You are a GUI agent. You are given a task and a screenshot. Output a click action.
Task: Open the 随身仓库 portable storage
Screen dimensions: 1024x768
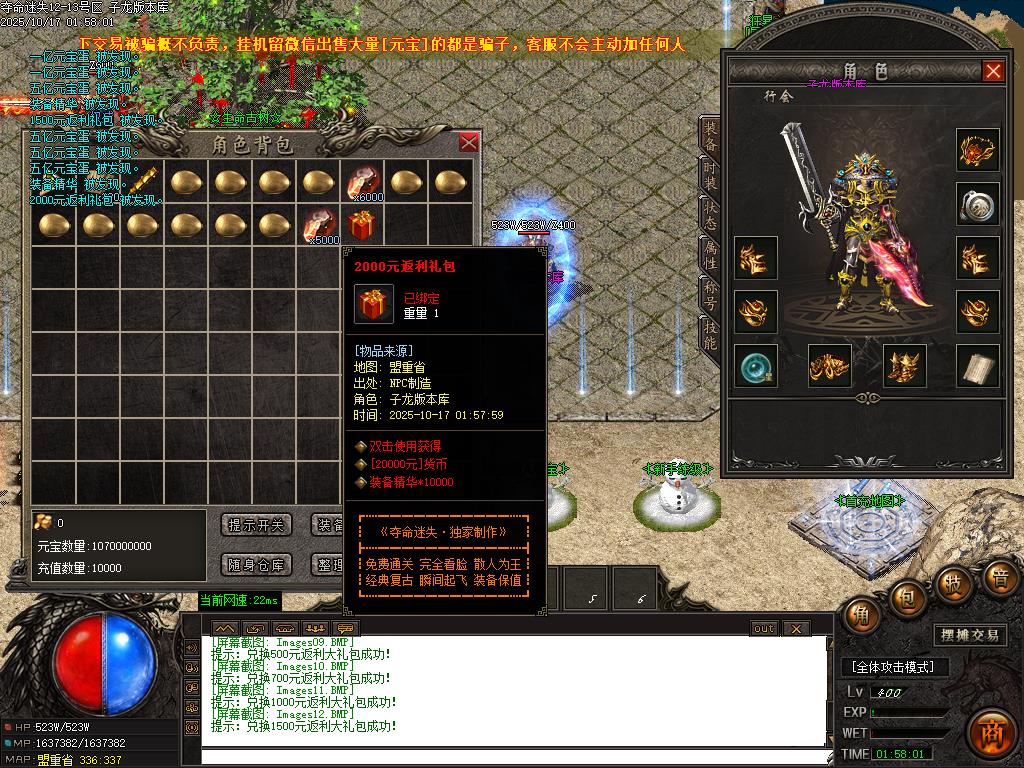click(x=256, y=565)
